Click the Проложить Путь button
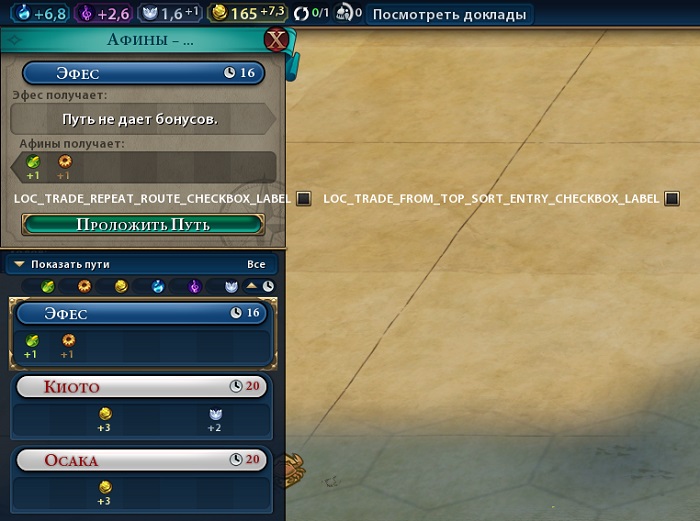The width and height of the screenshot is (700, 521). click(143, 224)
